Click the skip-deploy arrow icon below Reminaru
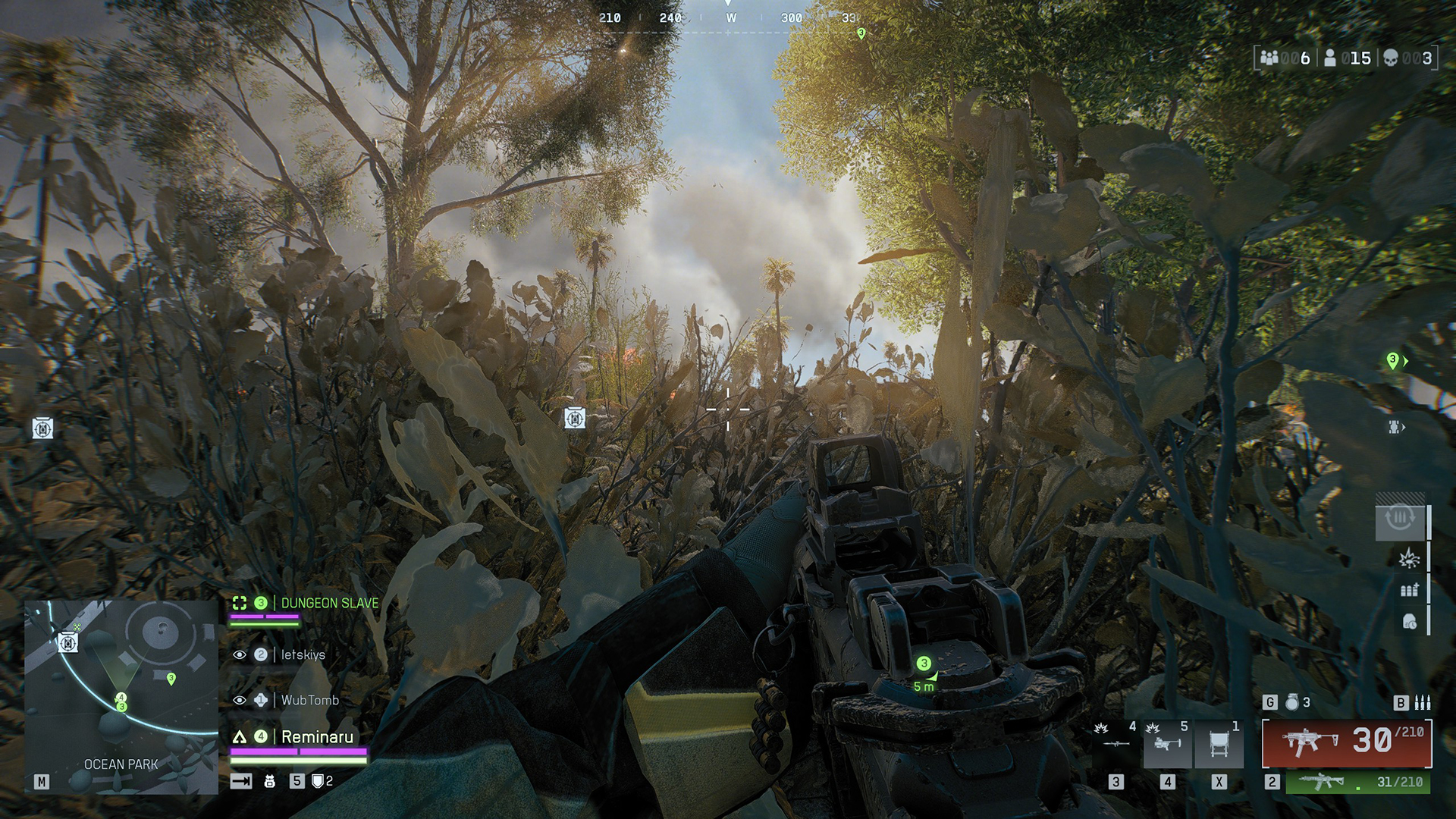1456x819 pixels. point(240,780)
